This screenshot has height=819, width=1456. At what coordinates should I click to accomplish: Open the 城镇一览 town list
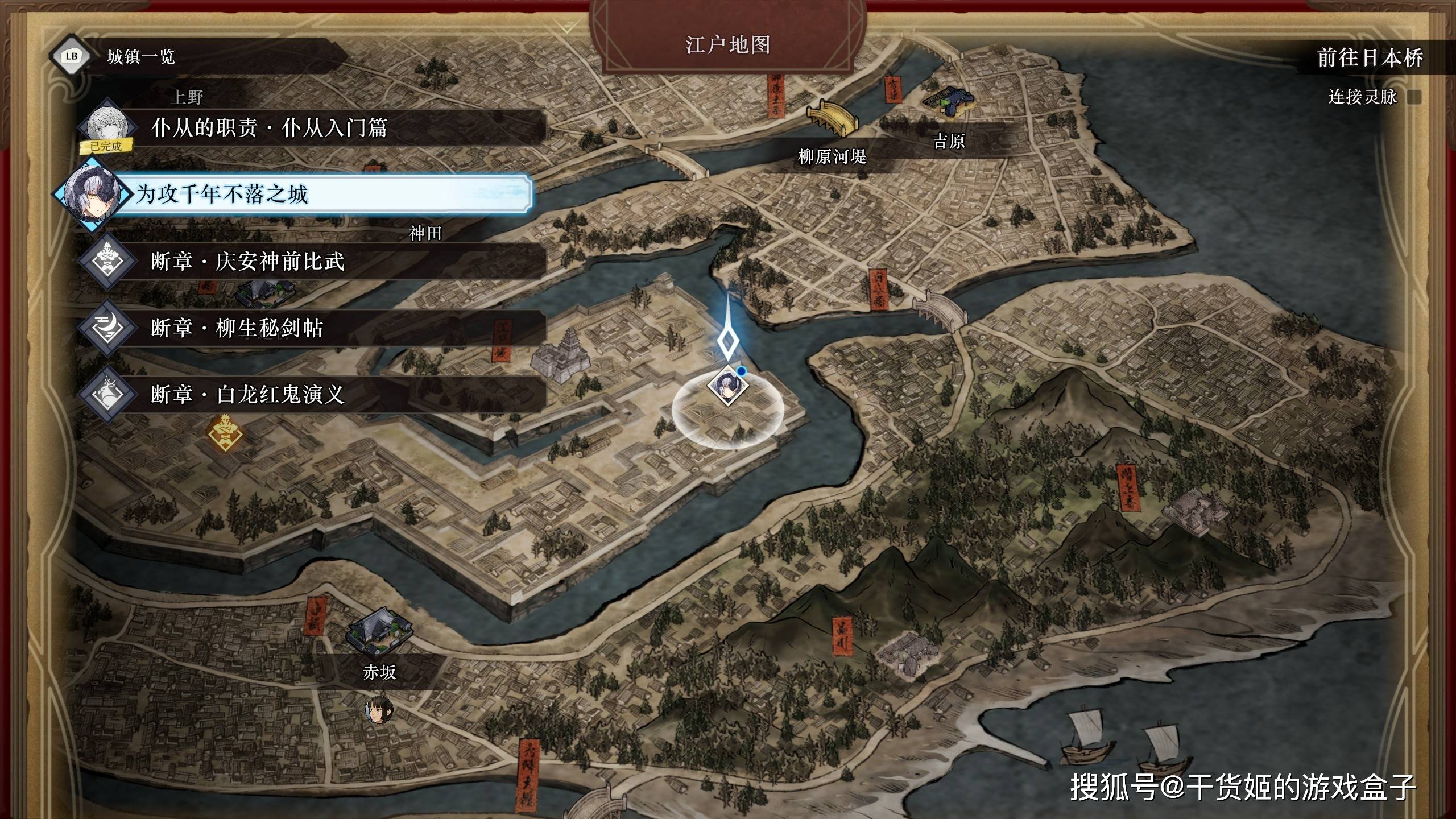click(x=140, y=57)
